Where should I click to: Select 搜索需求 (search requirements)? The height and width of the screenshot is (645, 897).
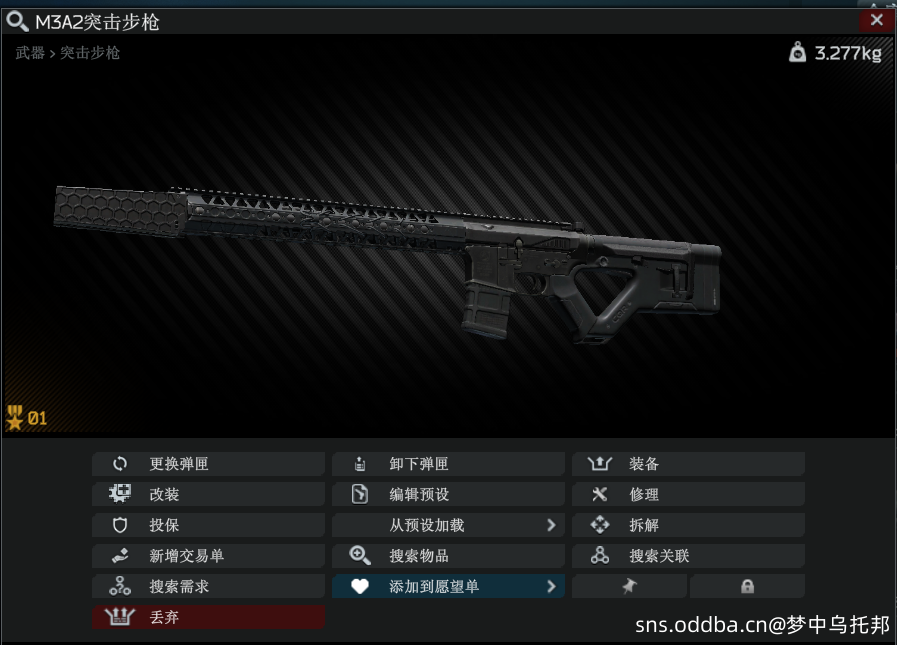click(x=208, y=587)
